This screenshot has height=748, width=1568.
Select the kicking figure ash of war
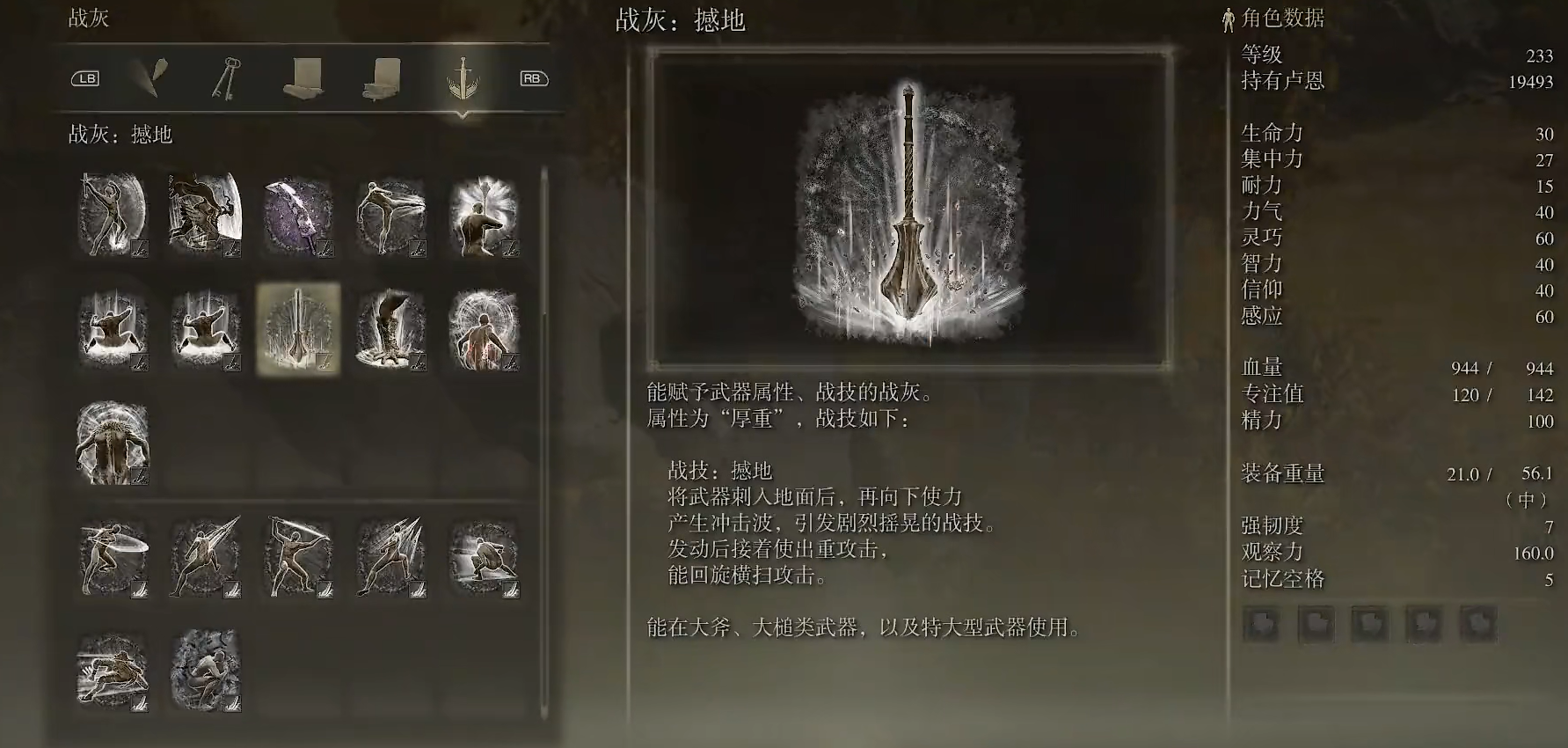pos(390,216)
